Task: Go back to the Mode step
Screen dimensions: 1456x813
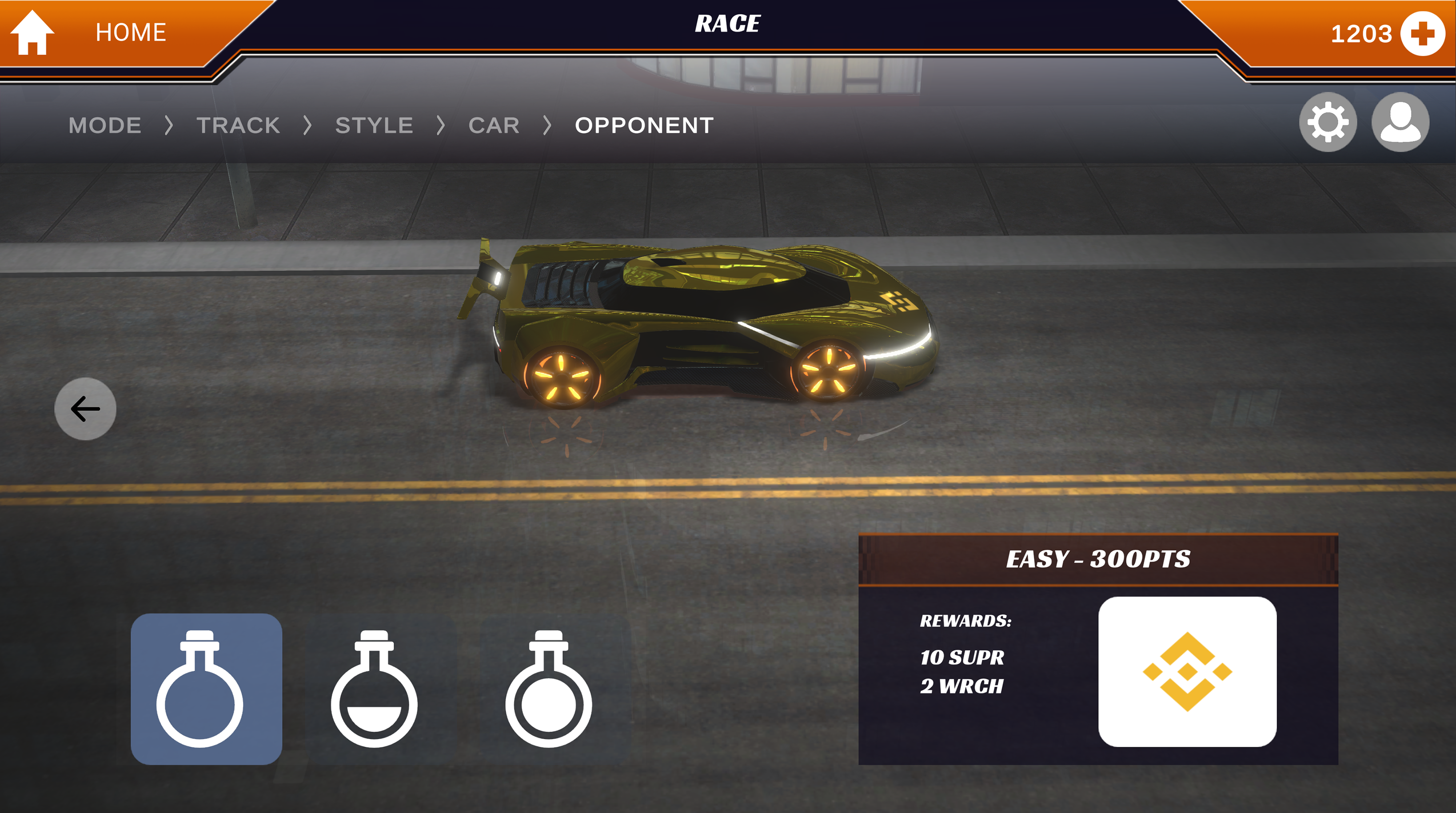Action: (105, 125)
